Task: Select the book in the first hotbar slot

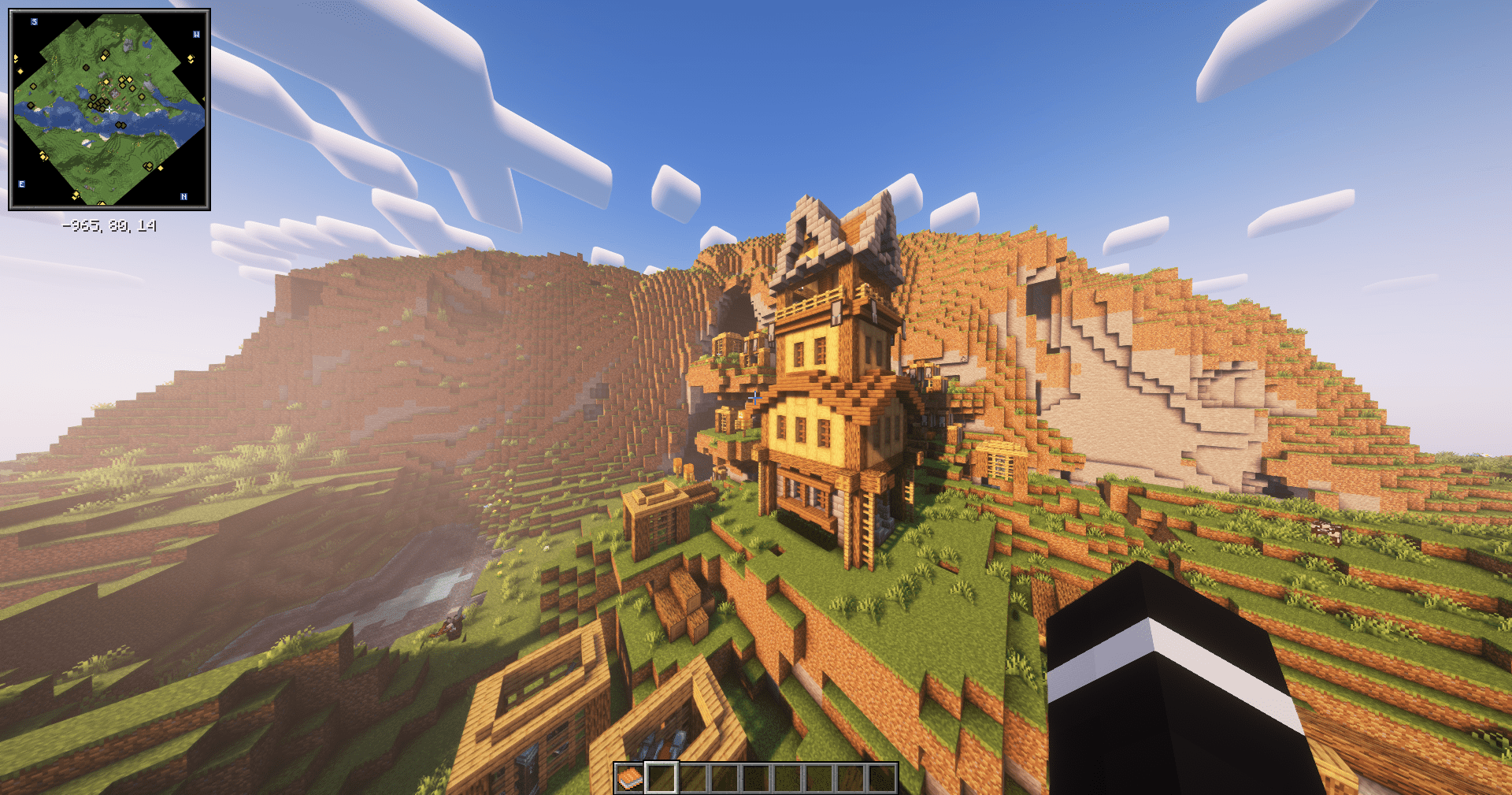Action: coord(629,778)
